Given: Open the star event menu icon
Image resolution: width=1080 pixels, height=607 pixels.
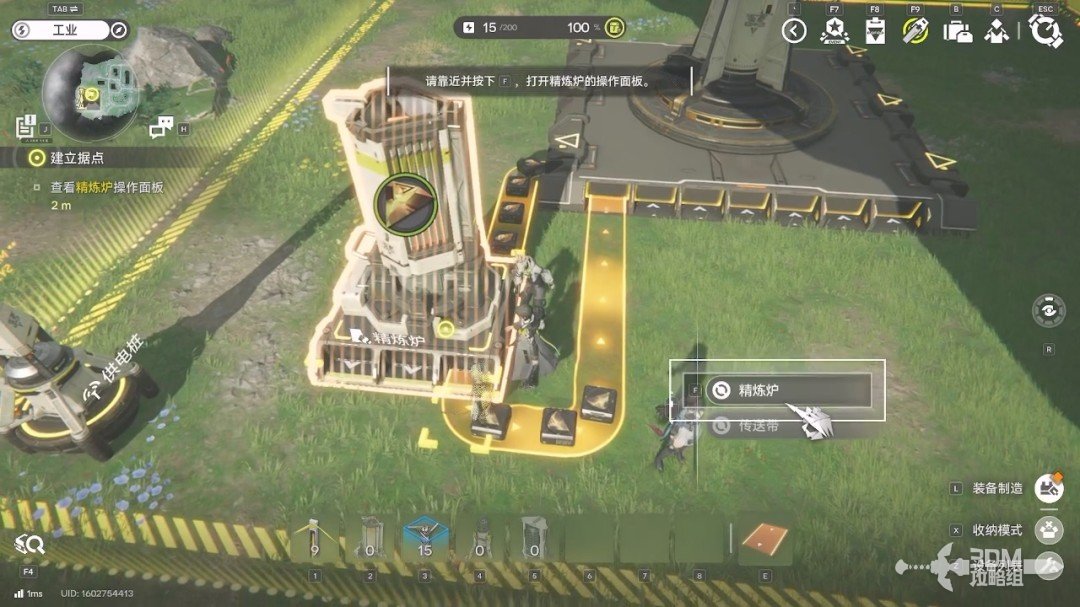Looking at the screenshot, I should click(833, 31).
